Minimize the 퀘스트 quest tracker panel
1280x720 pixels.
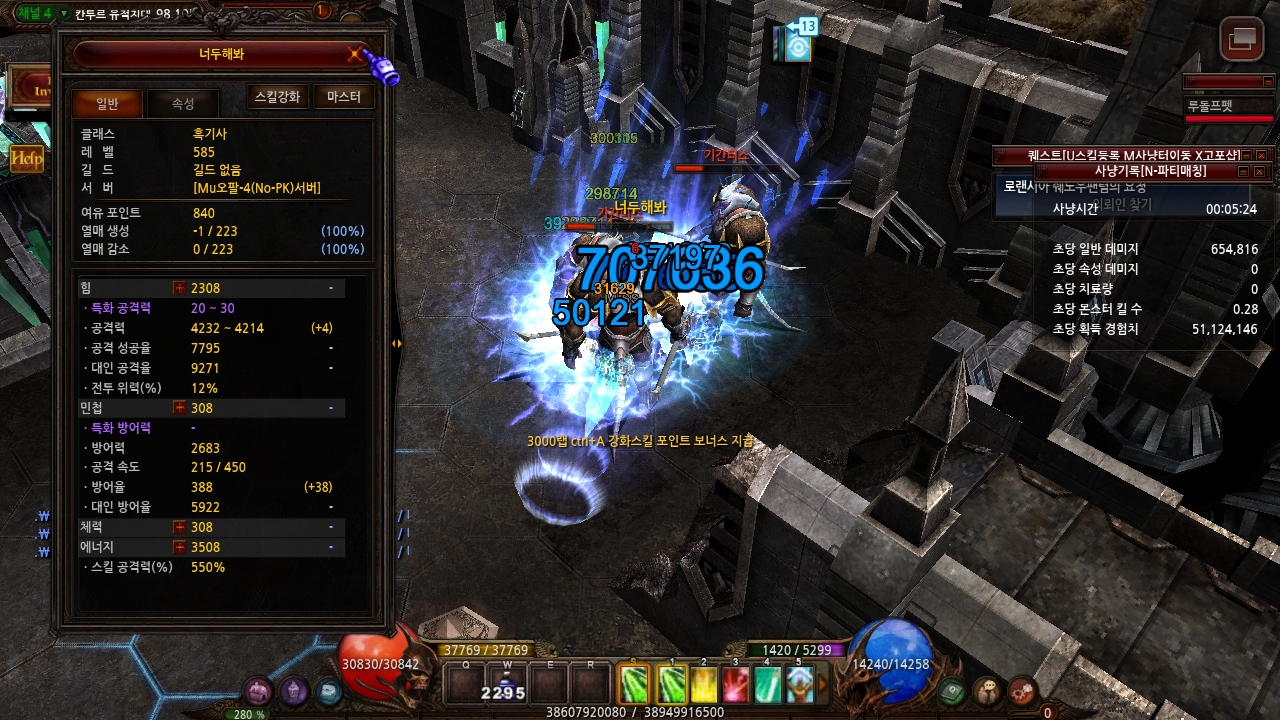(1246, 155)
